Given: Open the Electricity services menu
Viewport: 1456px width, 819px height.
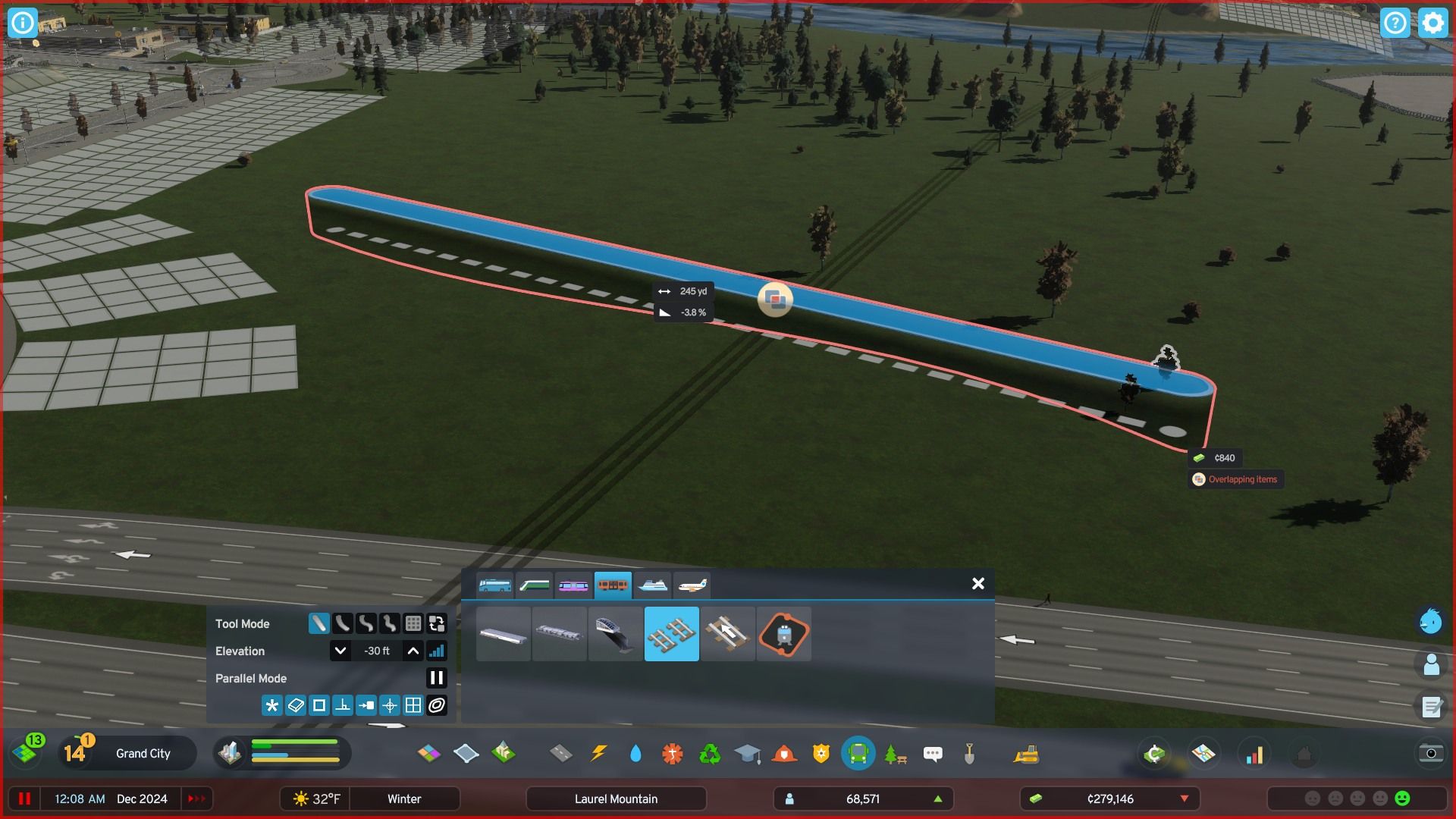Looking at the screenshot, I should [598, 753].
